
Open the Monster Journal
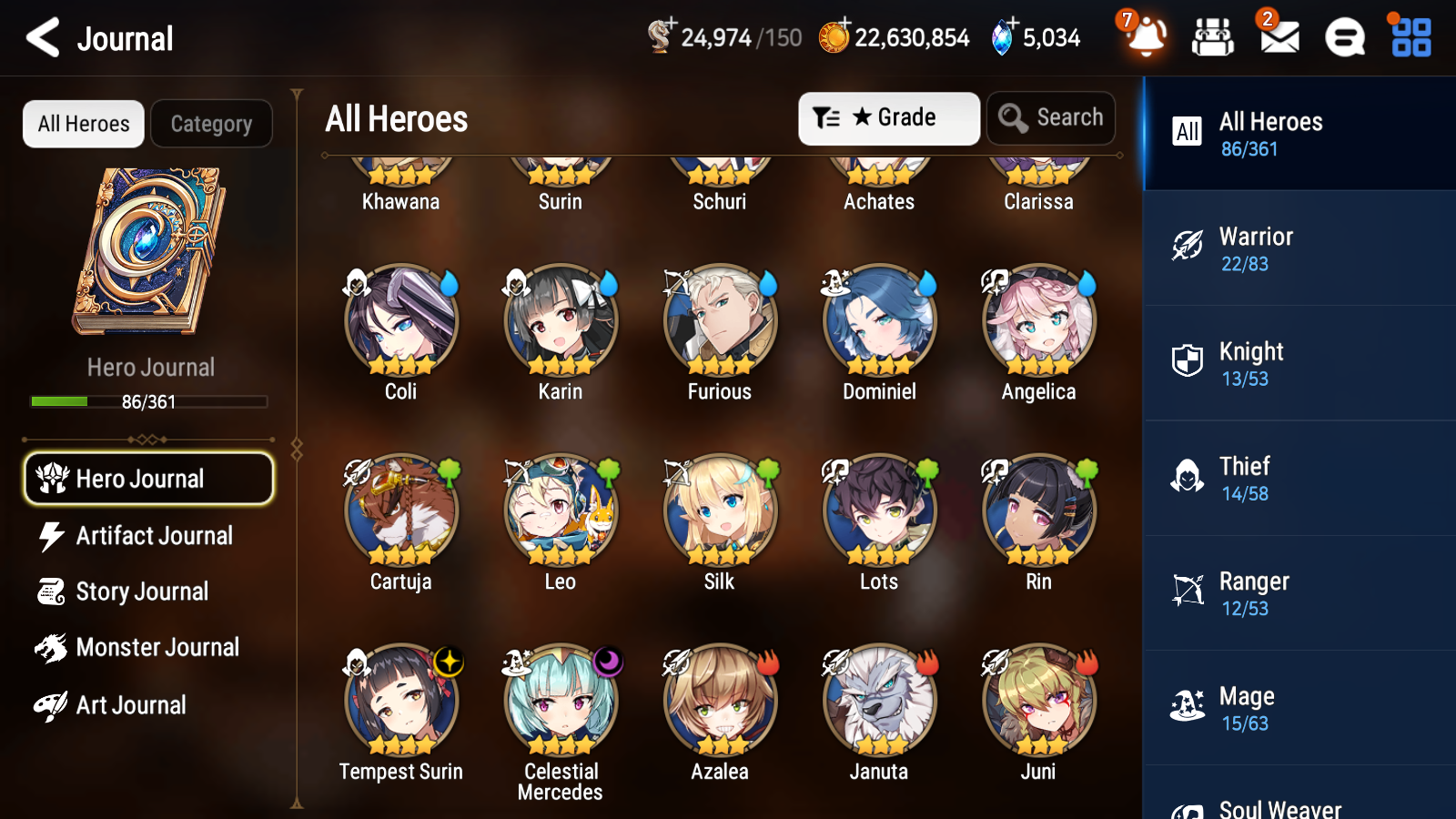point(148,648)
